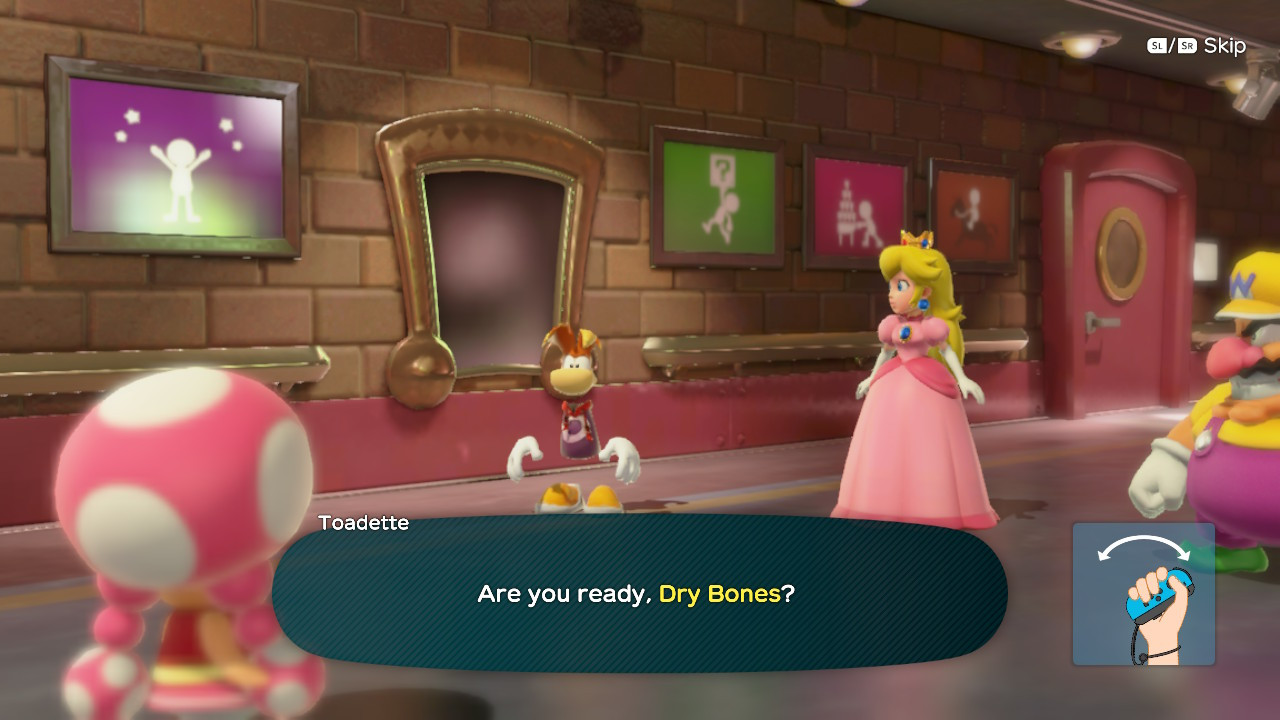This screenshot has width=1280, height=720.
Task: Skip the dialogue using the Skip prompt
Action: point(1225,46)
